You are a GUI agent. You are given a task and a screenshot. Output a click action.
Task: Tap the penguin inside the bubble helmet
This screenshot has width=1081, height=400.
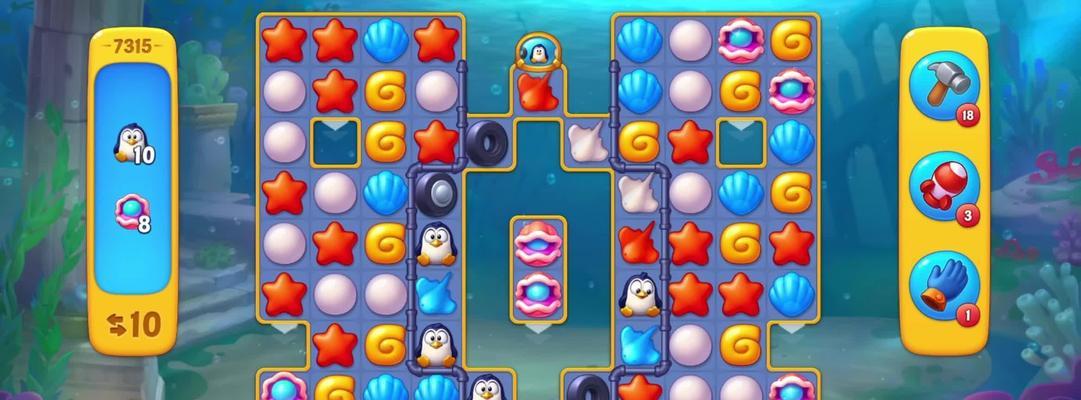point(537,52)
